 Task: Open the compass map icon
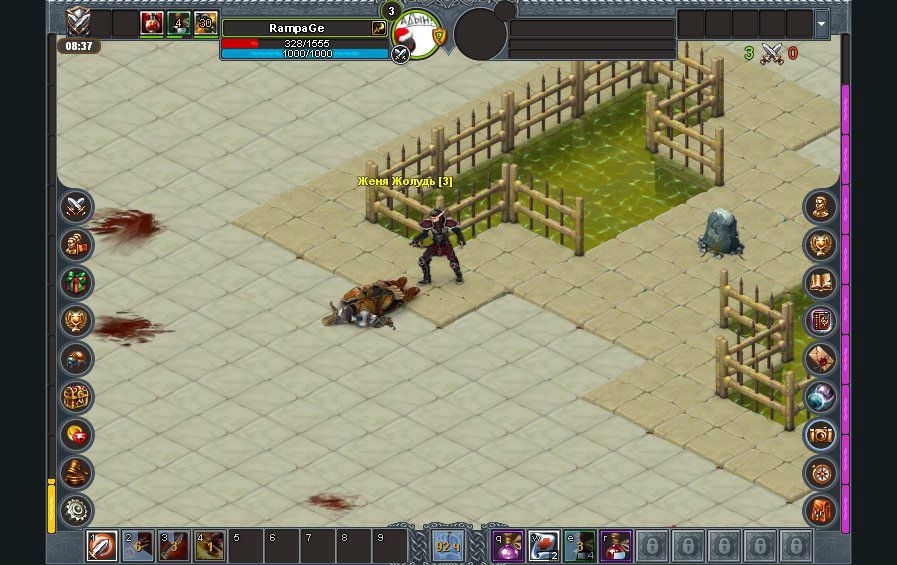[820, 473]
